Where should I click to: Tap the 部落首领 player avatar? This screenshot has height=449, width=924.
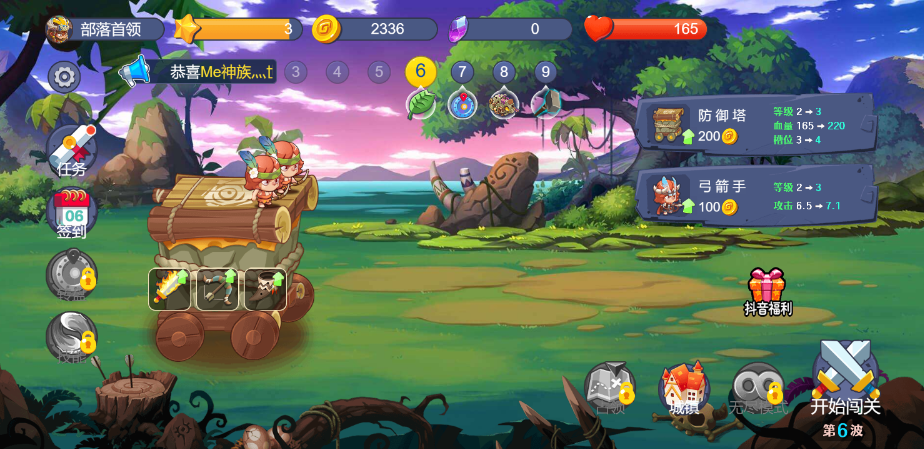tap(59, 29)
